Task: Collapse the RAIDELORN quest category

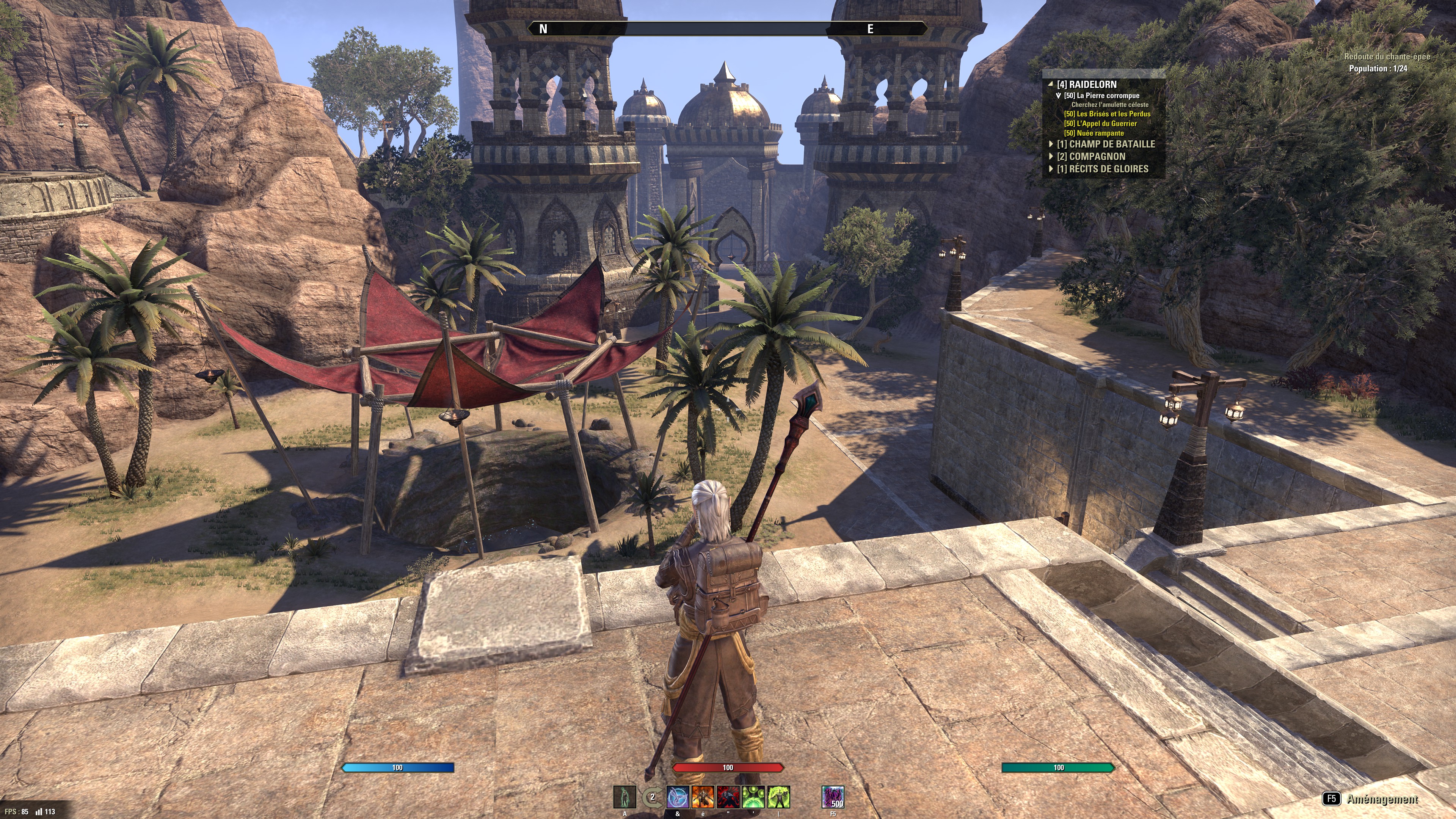Action: [1051, 84]
